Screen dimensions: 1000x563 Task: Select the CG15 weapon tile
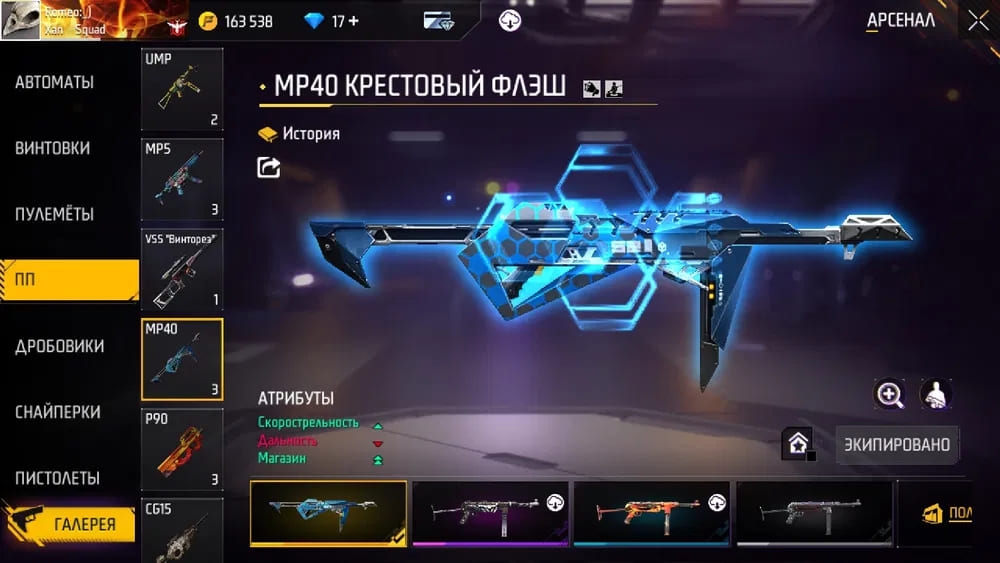point(182,530)
